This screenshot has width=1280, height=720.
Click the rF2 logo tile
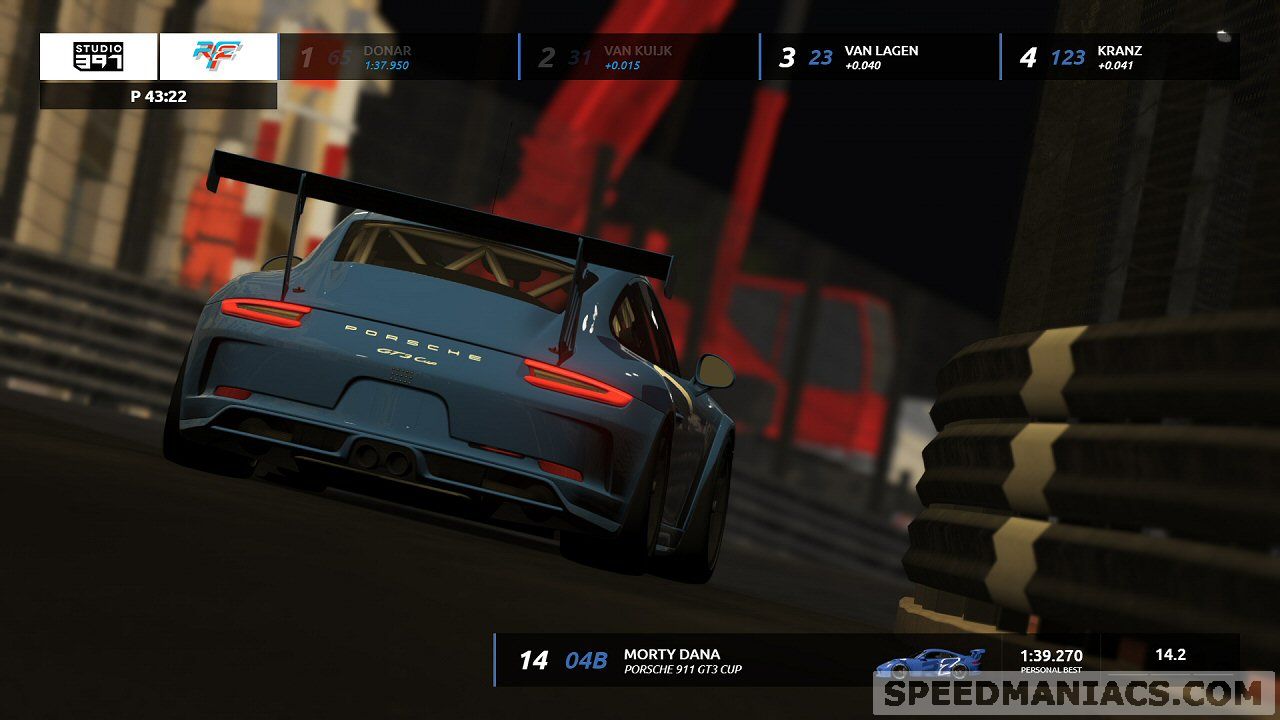click(218, 57)
